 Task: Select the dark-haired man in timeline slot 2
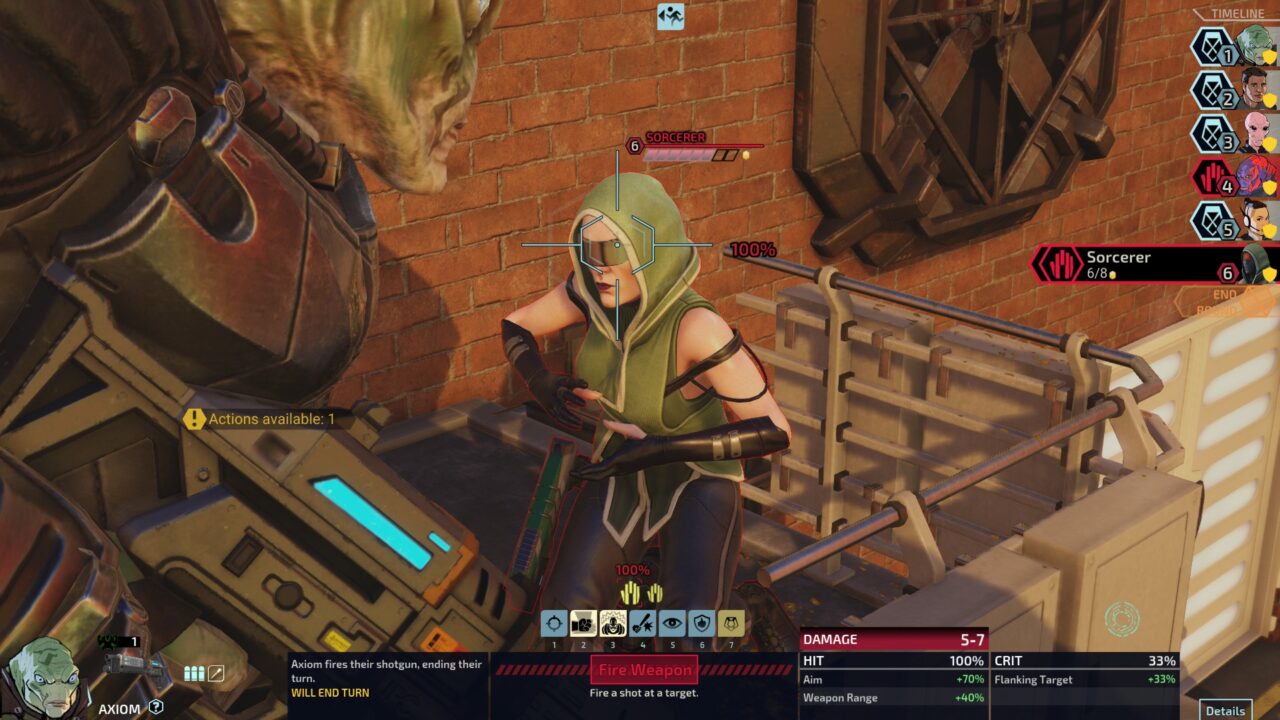point(1255,90)
